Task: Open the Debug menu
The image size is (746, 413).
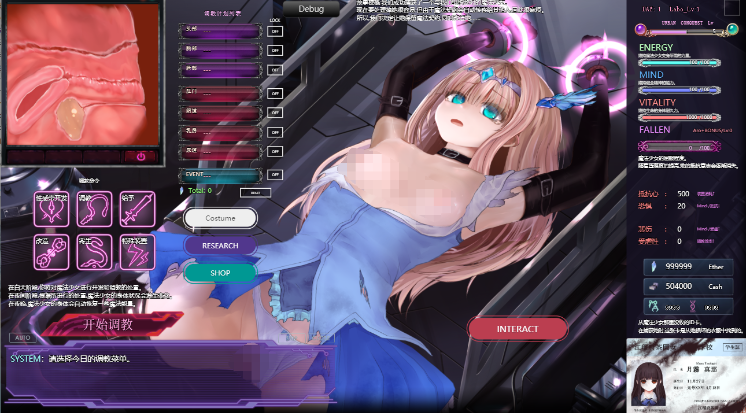Action: tap(311, 8)
